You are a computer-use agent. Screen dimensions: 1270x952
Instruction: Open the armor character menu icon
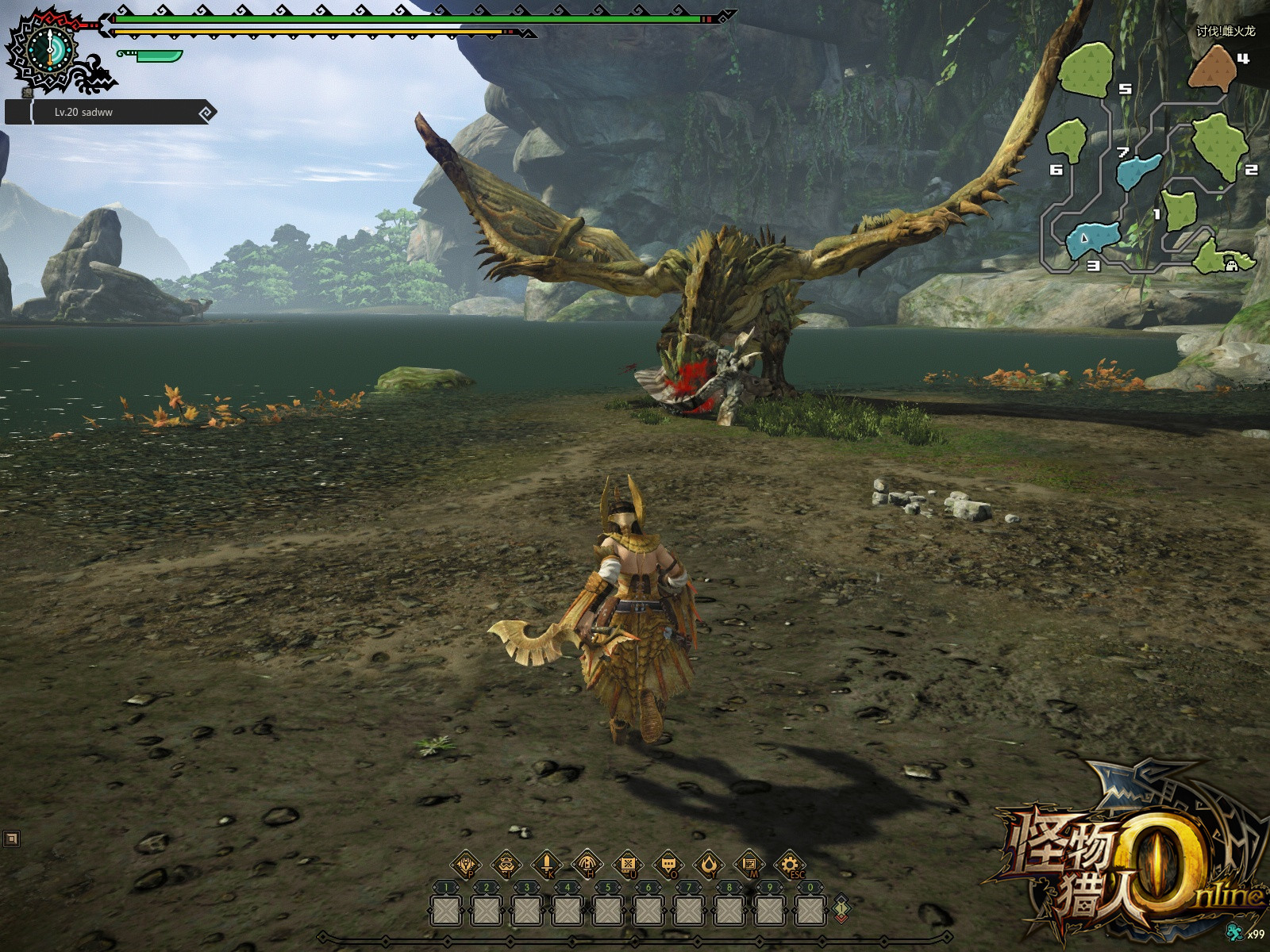click(466, 864)
